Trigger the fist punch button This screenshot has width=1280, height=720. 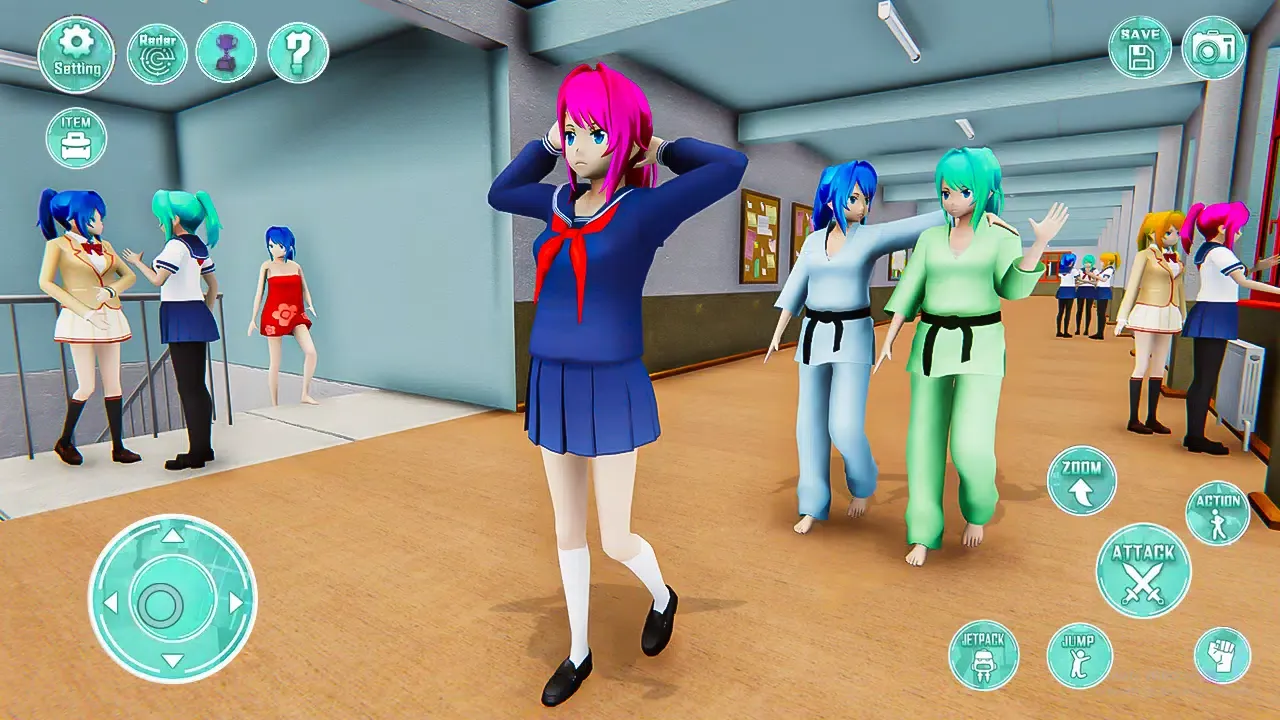[1222, 655]
